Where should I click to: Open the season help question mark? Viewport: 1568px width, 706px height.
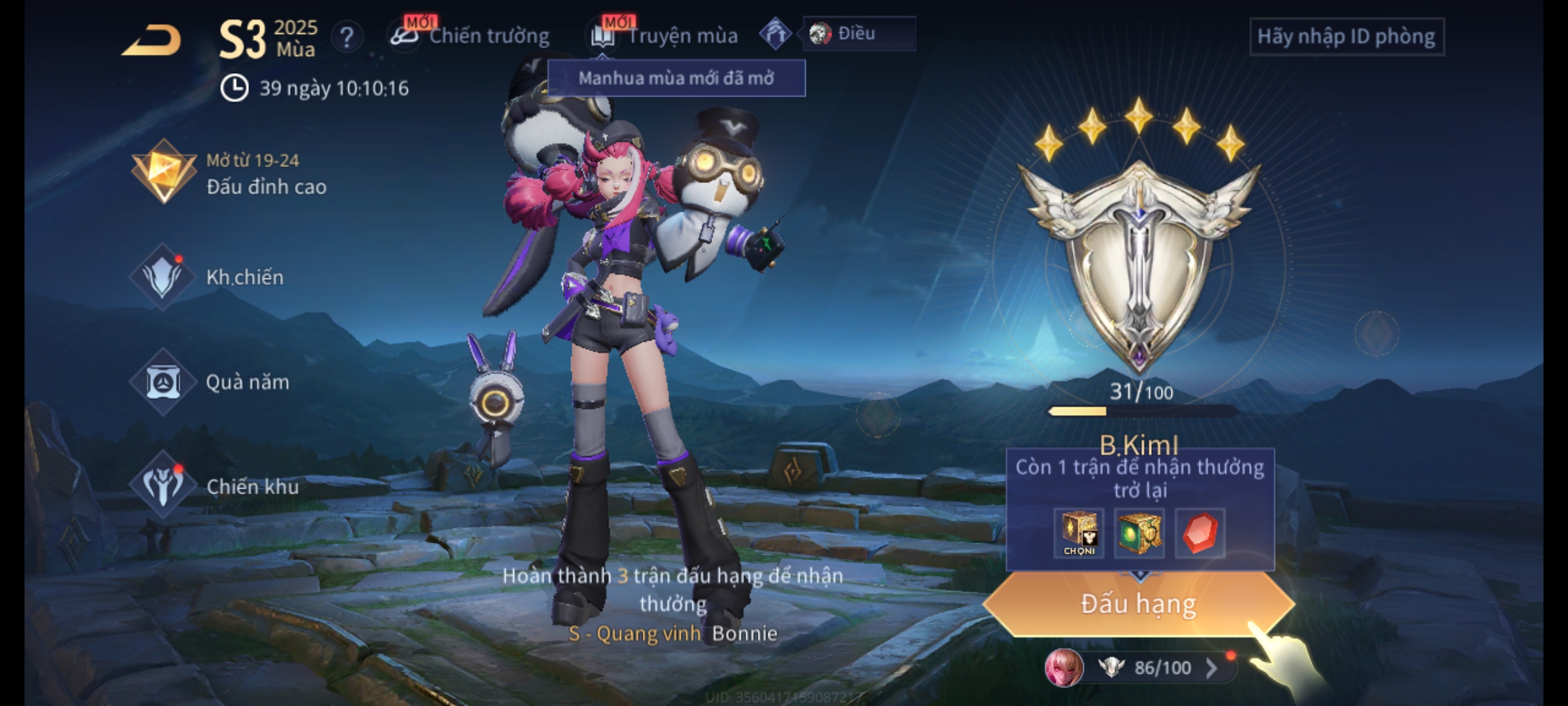click(x=346, y=37)
